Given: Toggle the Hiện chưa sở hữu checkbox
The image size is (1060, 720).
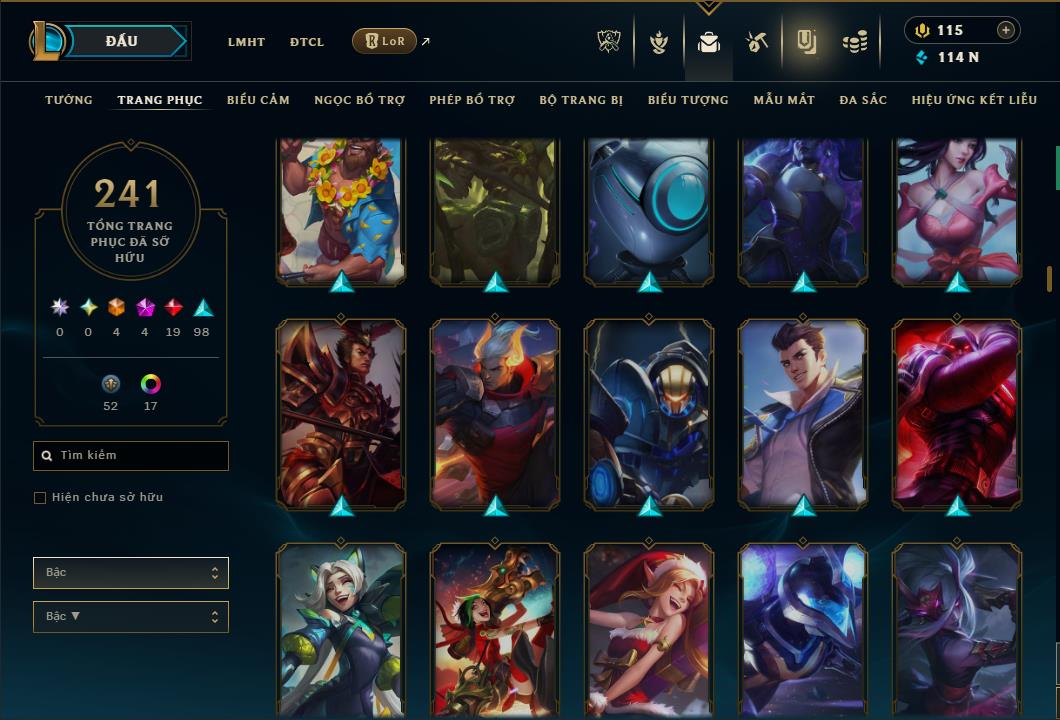Looking at the screenshot, I should 40,498.
